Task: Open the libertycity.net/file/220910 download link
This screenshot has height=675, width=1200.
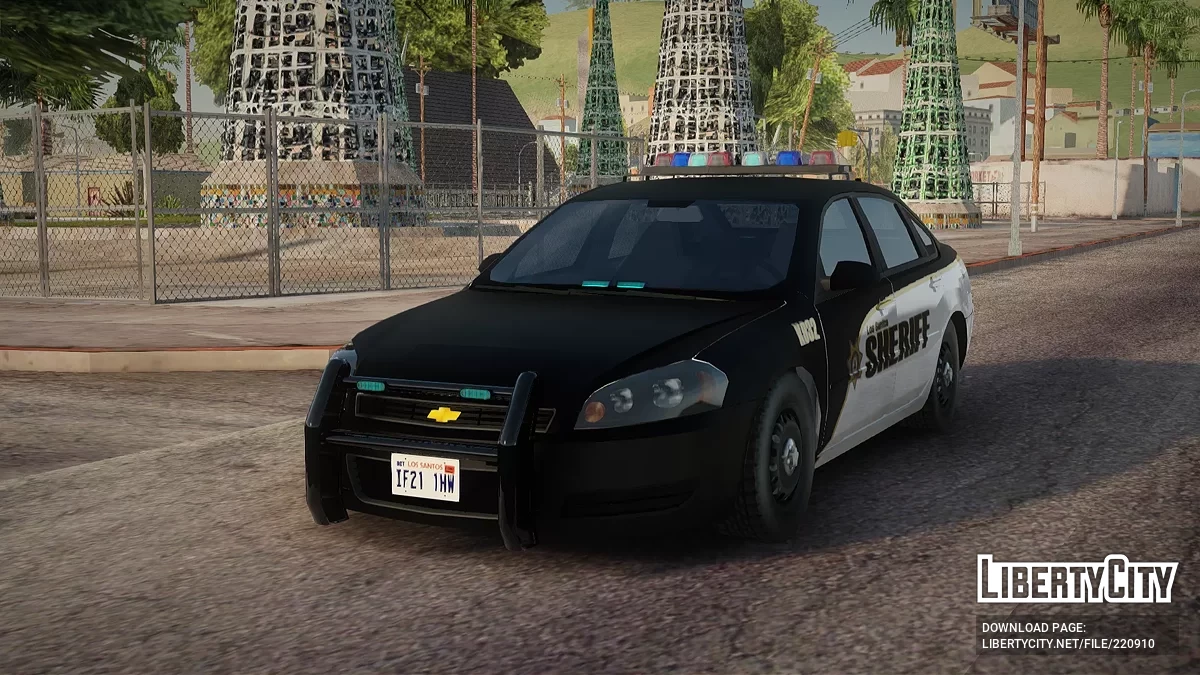Action: [1066, 643]
